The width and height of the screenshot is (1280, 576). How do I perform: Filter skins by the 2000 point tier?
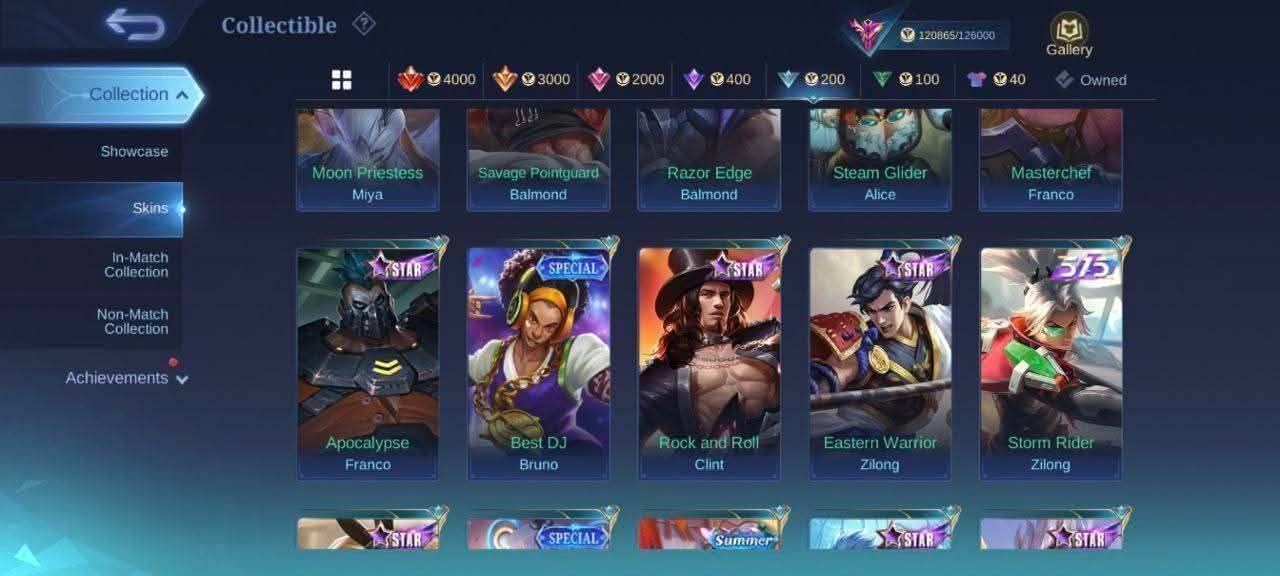pos(626,80)
